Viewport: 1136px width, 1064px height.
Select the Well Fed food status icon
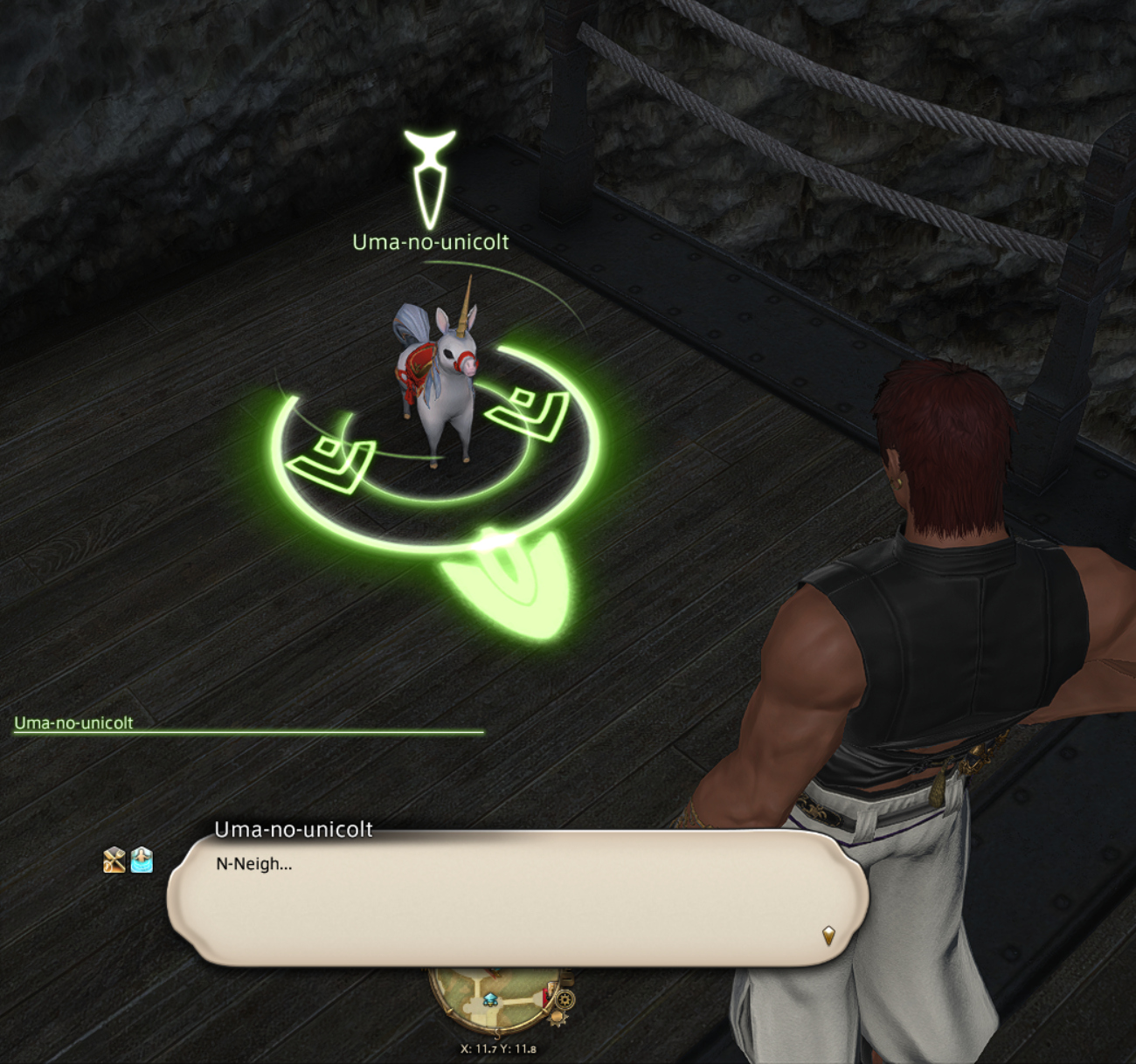pyautogui.click(x=114, y=860)
